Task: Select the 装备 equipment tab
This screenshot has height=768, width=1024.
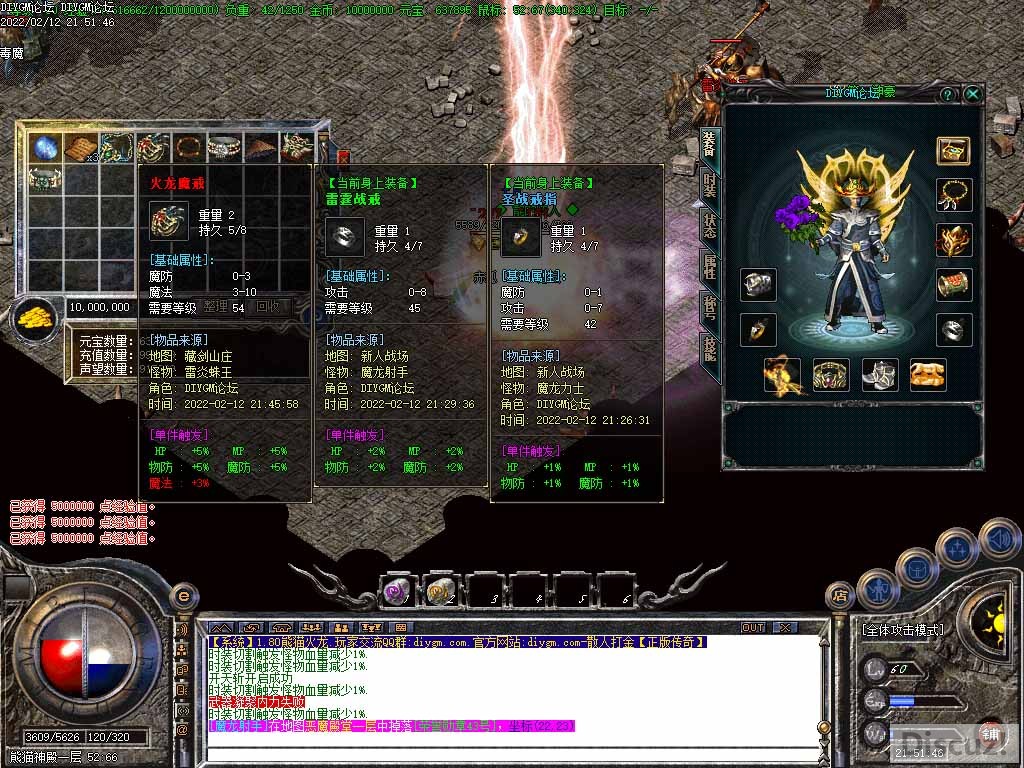Action: [x=709, y=143]
